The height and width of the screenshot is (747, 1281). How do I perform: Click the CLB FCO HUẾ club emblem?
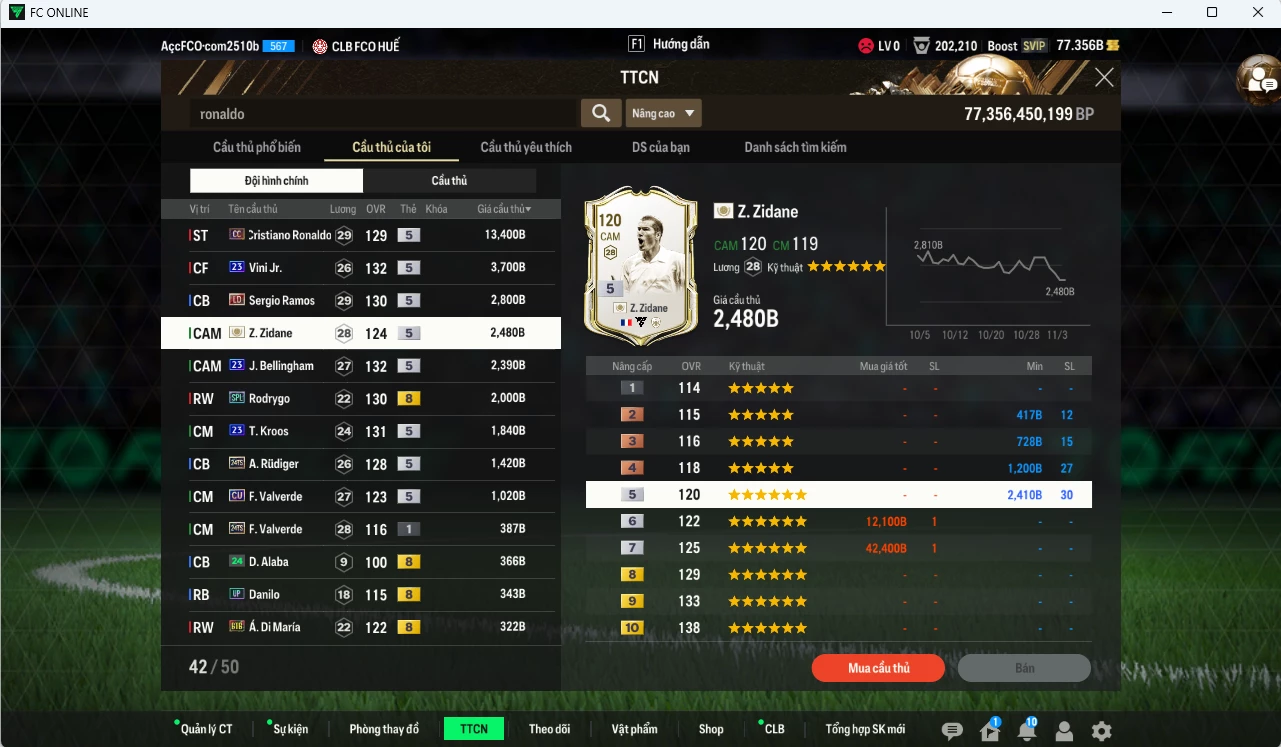[319, 45]
